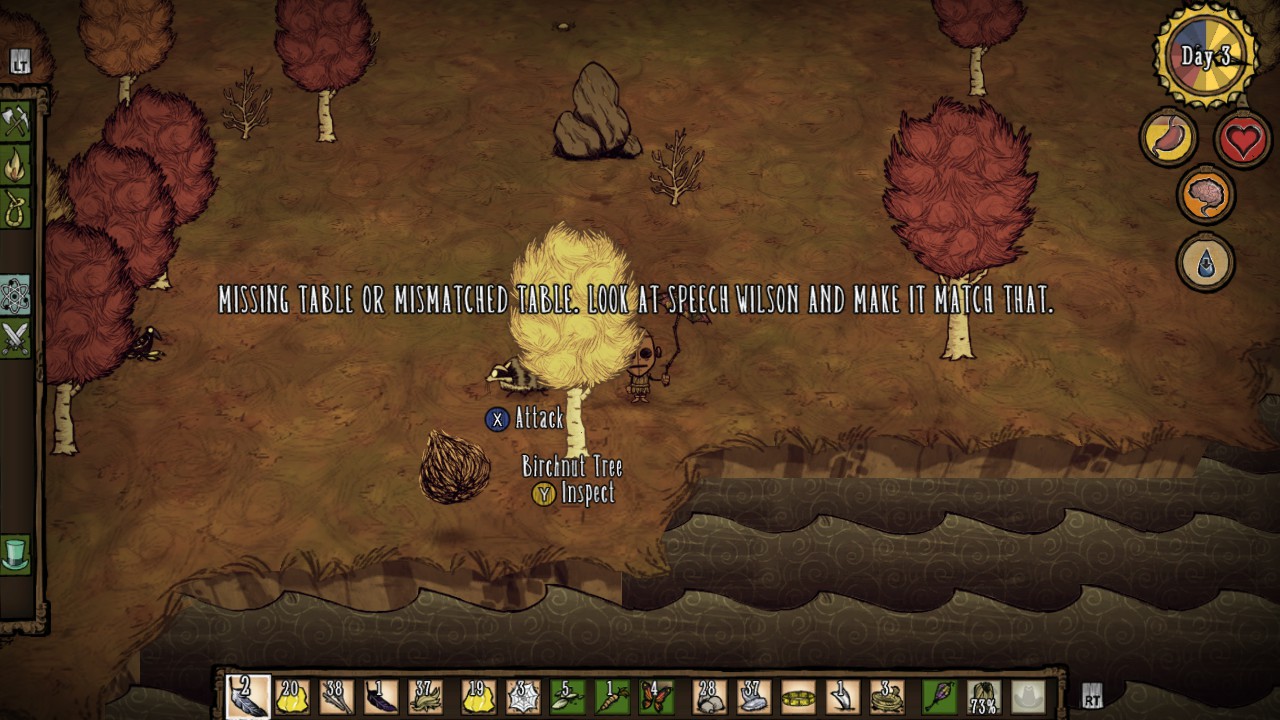This screenshot has height=720, width=1280.
Task: Open the Fire crafting tab
Action: tap(16, 166)
